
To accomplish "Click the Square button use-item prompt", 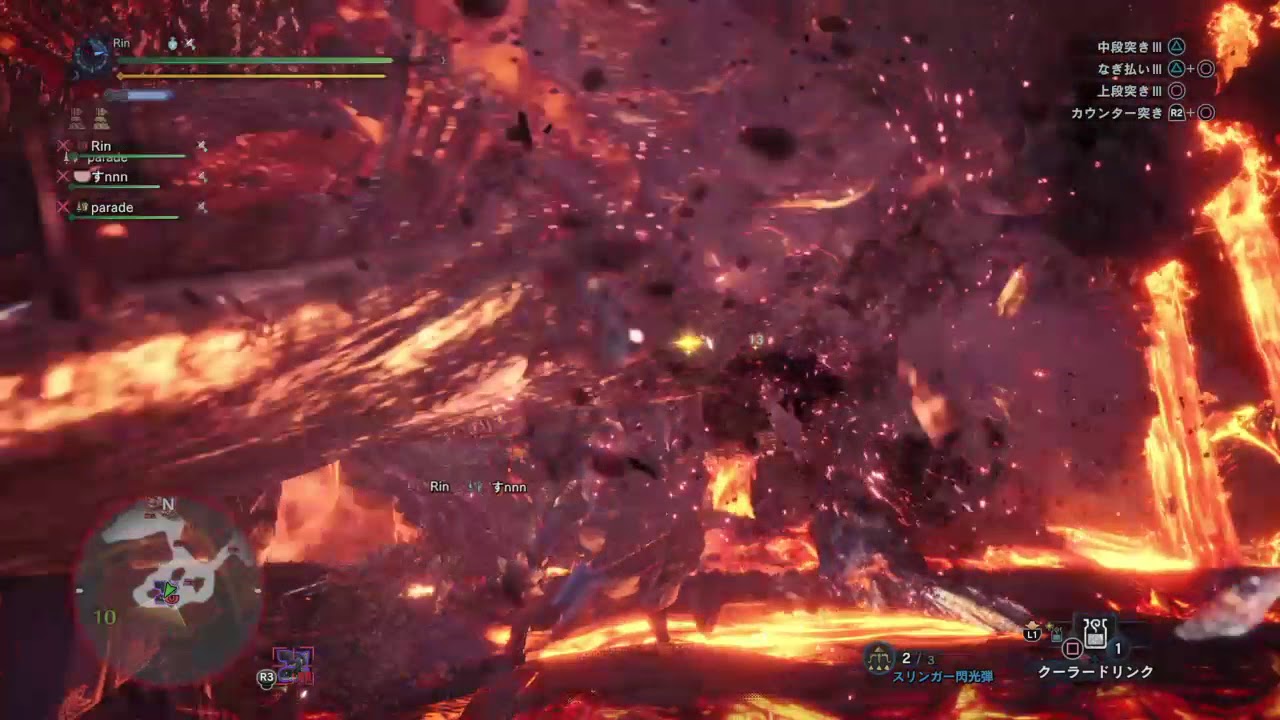I will (1071, 647).
